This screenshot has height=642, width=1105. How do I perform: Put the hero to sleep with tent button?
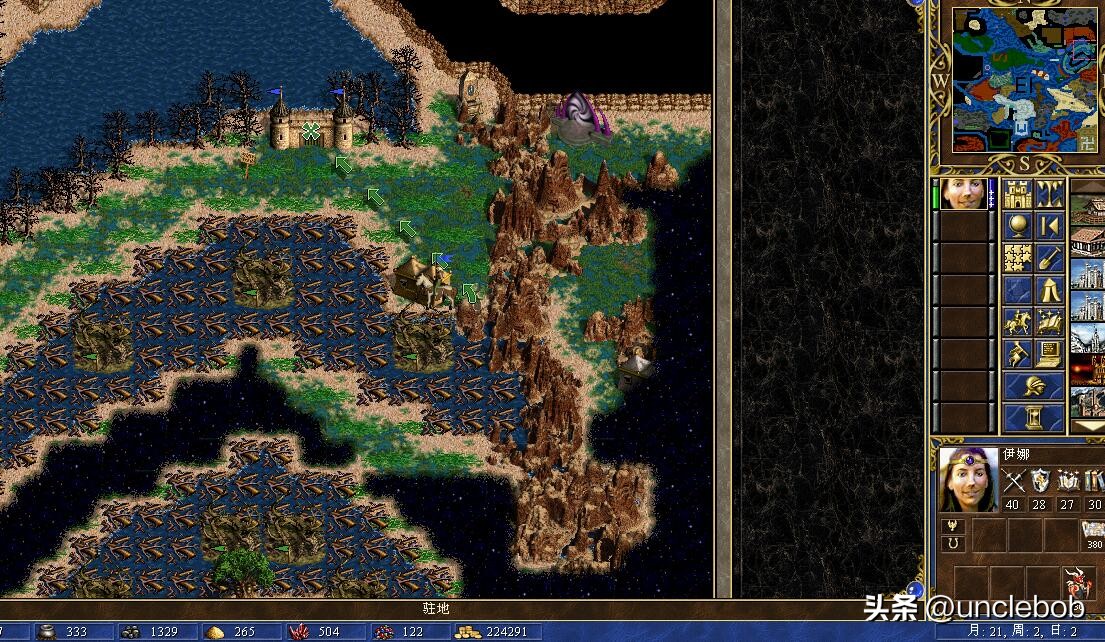pyautogui.click(x=1049, y=290)
